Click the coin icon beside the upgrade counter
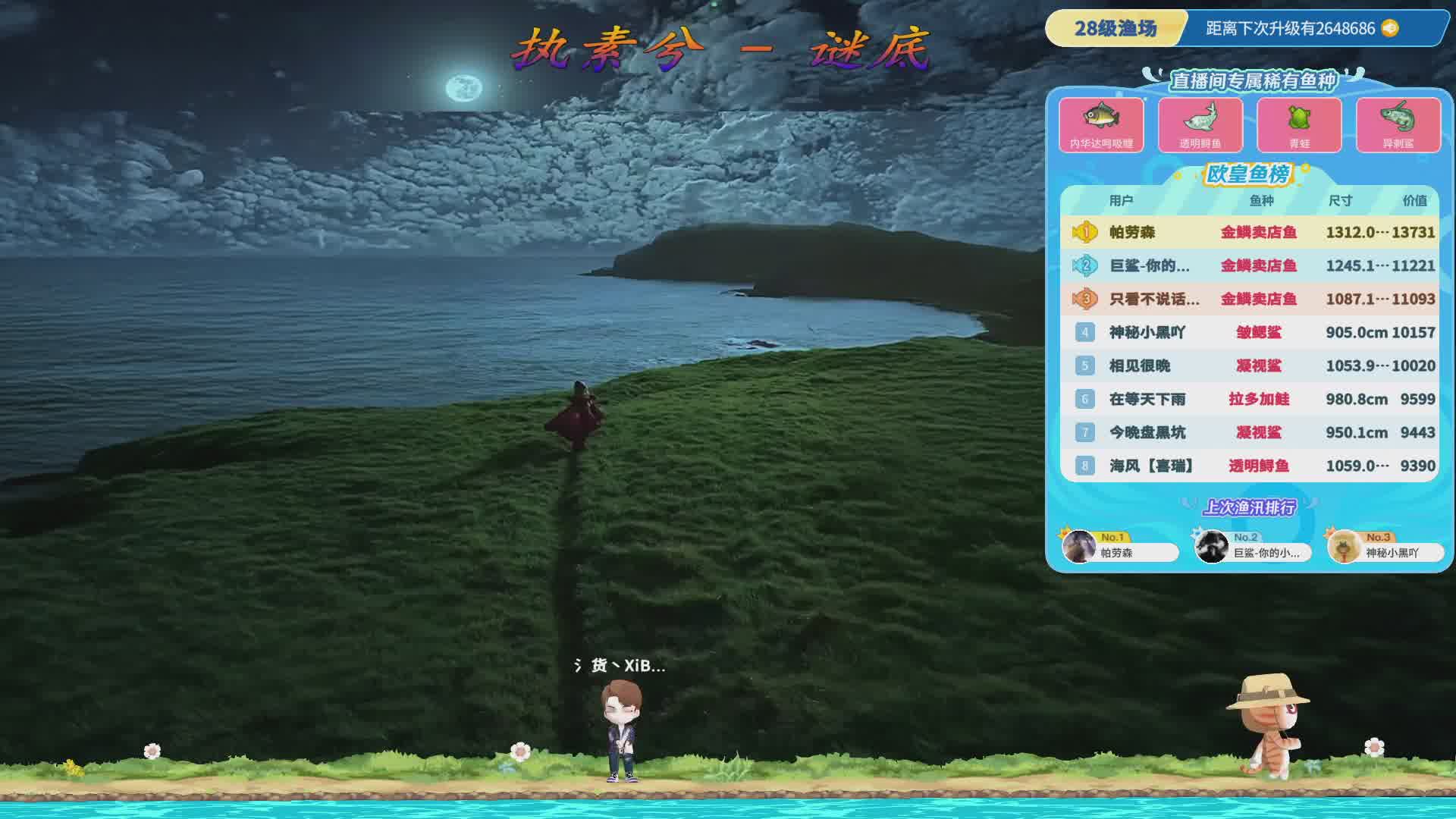1456x819 pixels. (1389, 29)
